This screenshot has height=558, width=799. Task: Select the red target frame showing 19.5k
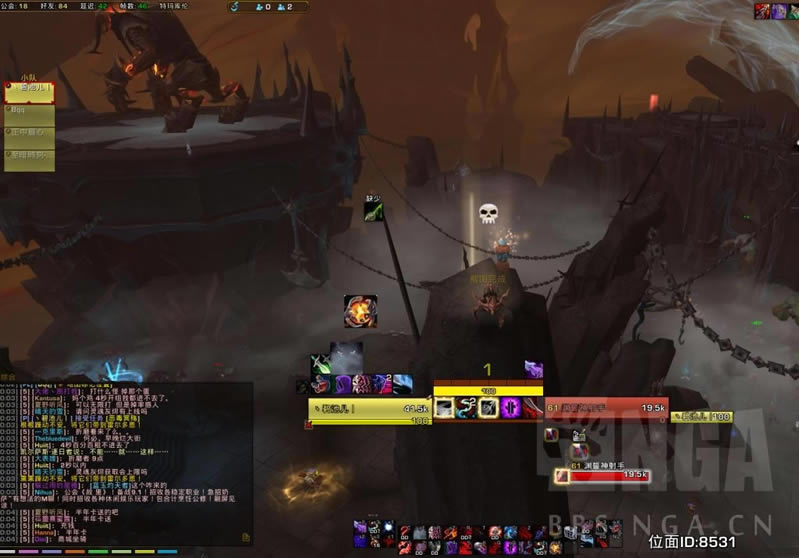[x=593, y=408]
